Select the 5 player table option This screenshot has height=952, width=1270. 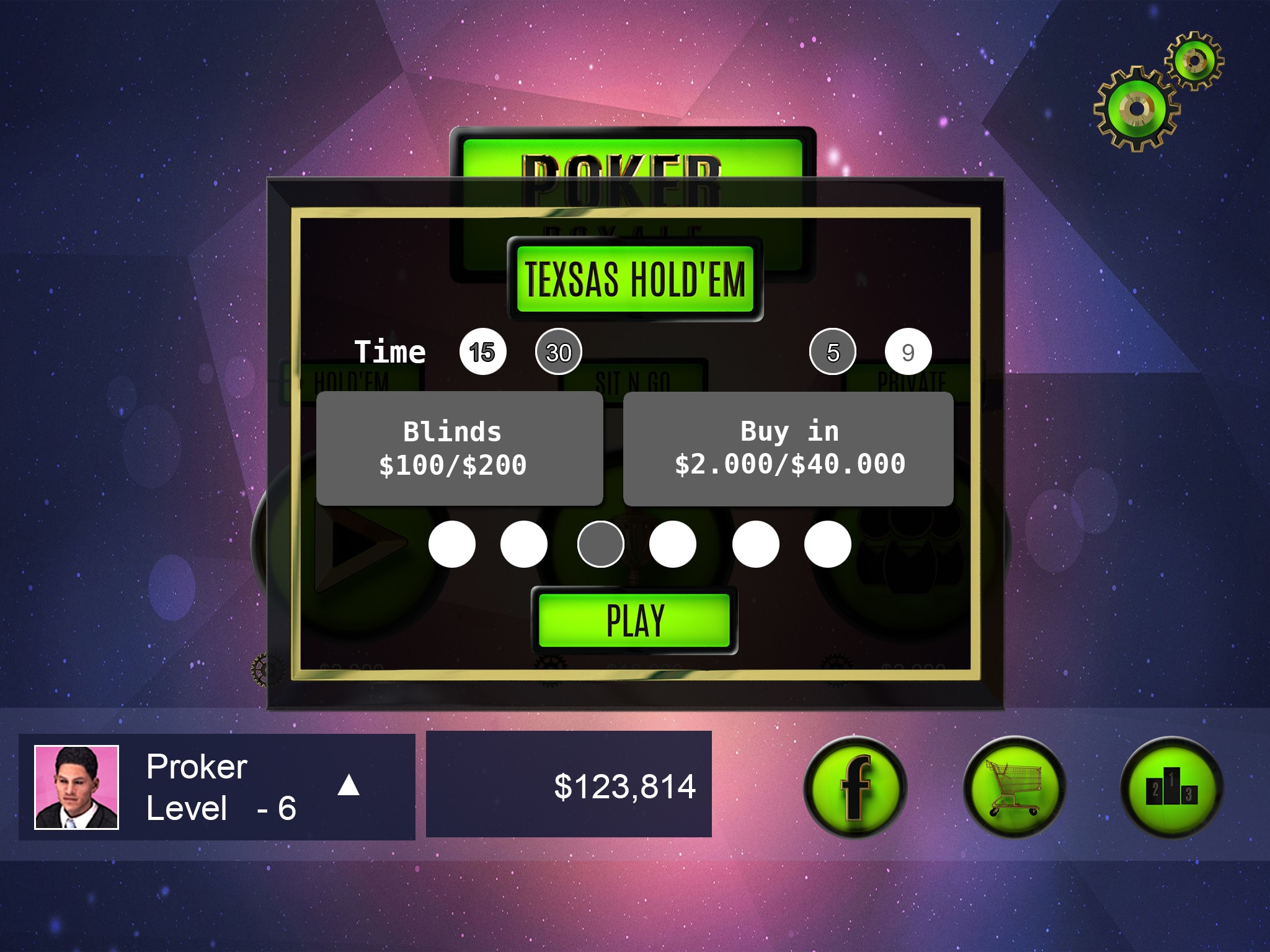(832, 352)
